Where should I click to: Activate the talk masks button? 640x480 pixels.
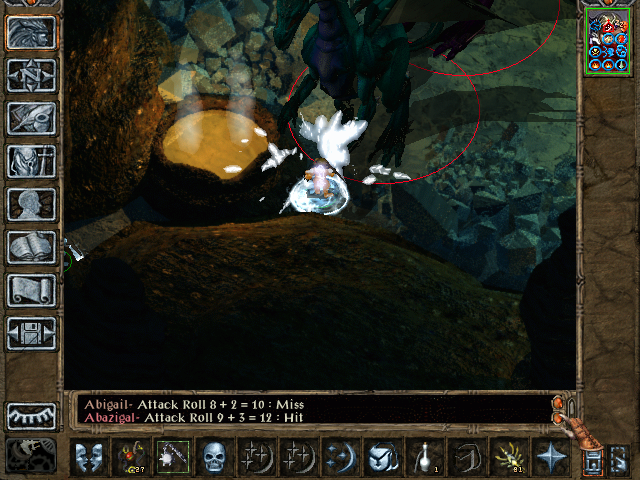[x=89, y=457]
